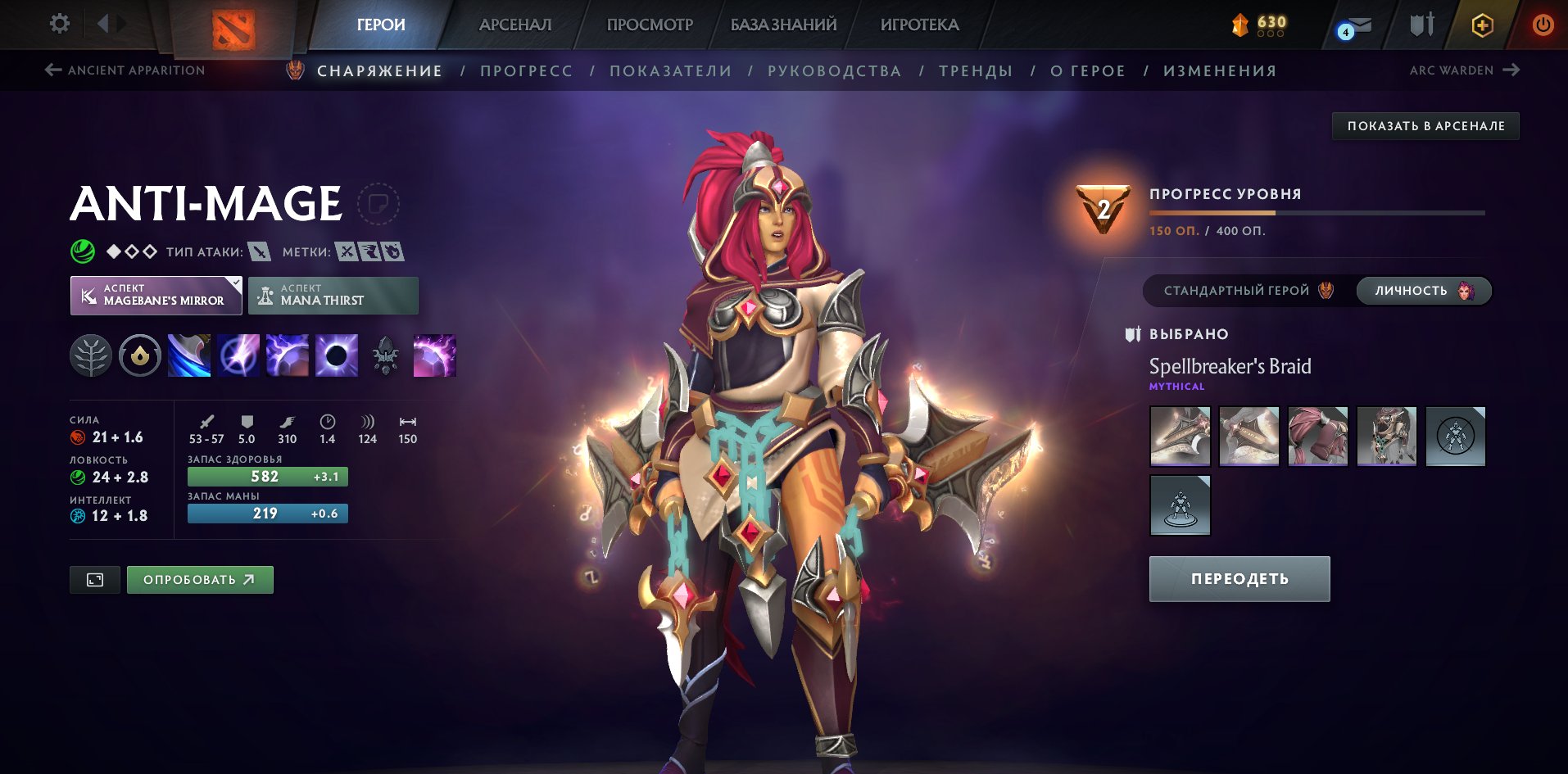The height and width of the screenshot is (774, 1568).
Task: Select the Mana Void ability icon
Action: coord(336,355)
